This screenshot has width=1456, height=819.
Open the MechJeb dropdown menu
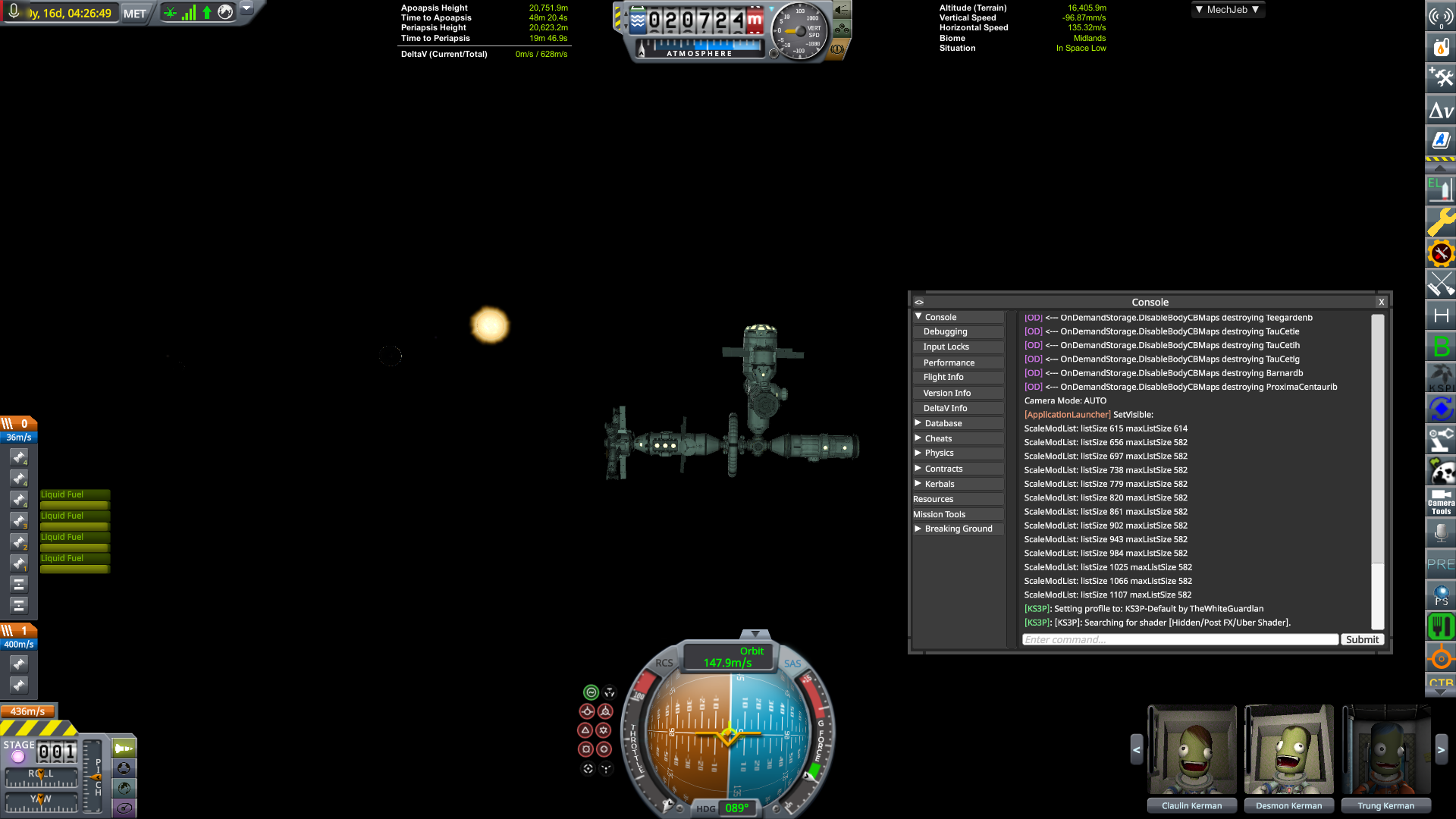click(1227, 9)
